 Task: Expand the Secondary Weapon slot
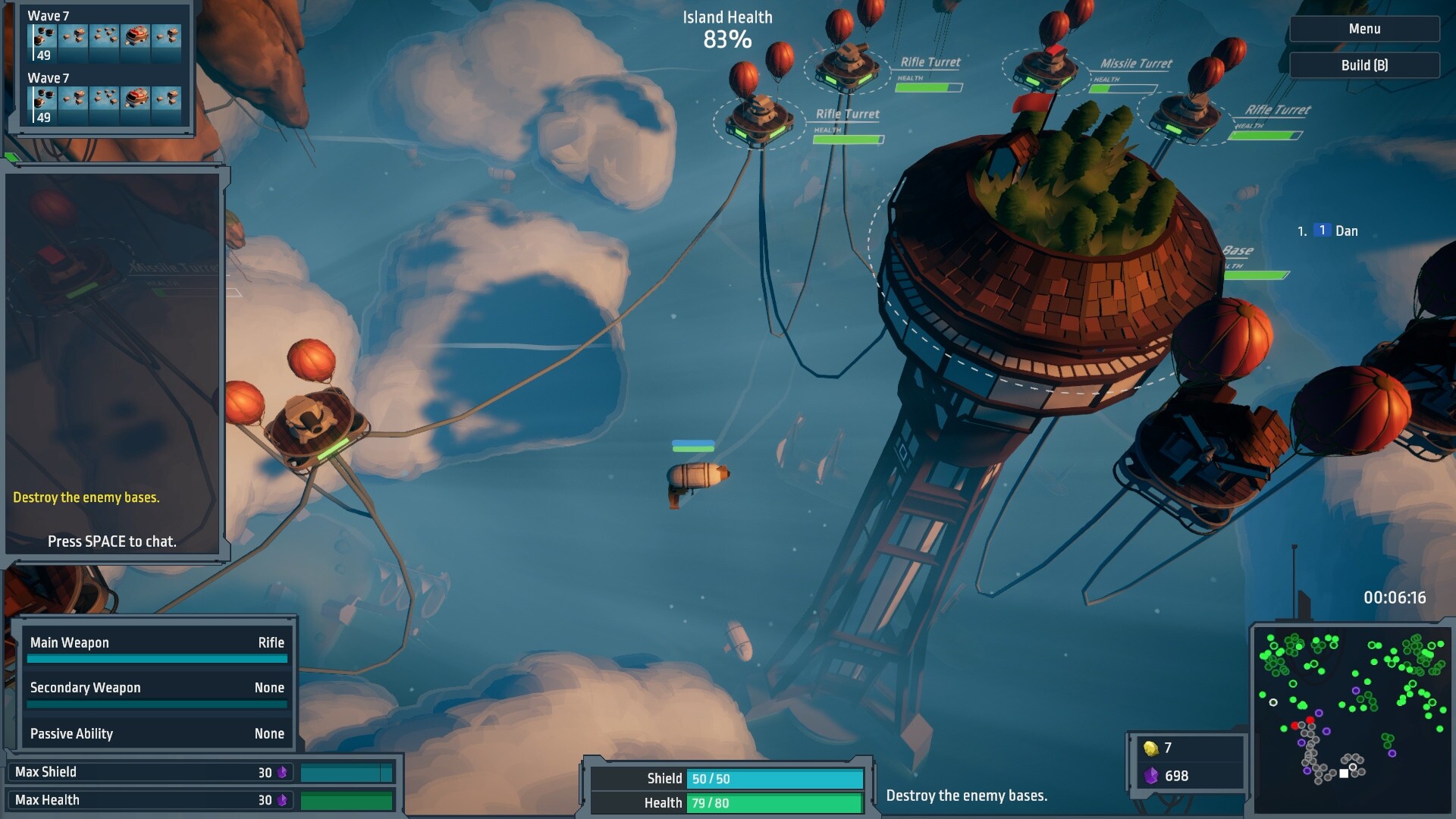tap(157, 688)
